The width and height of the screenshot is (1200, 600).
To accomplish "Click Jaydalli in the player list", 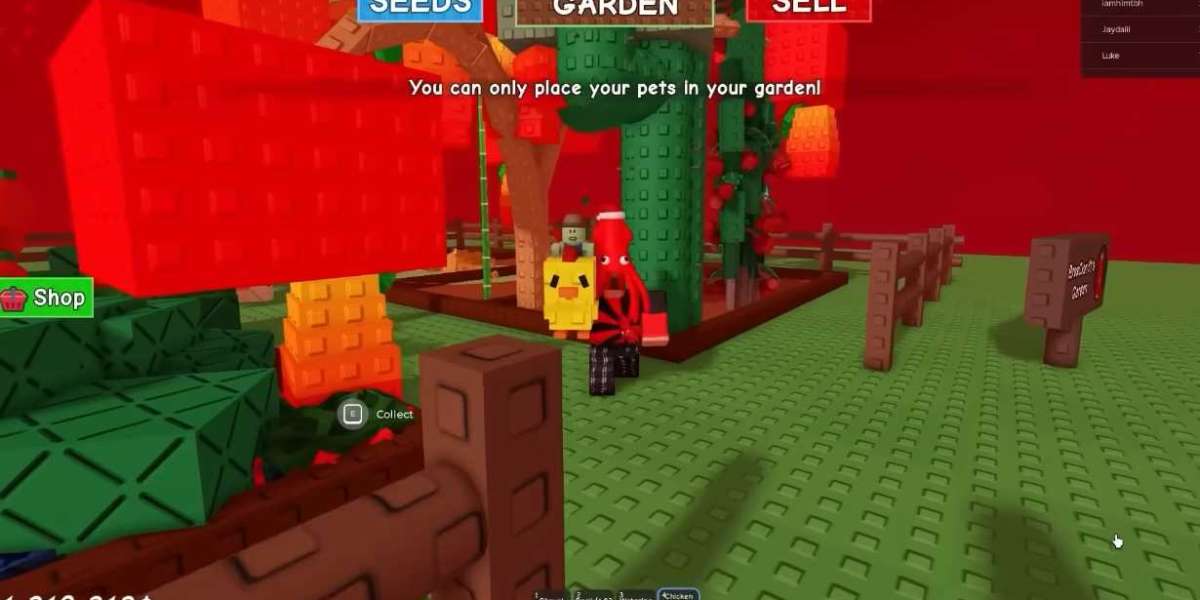I will click(1116, 30).
